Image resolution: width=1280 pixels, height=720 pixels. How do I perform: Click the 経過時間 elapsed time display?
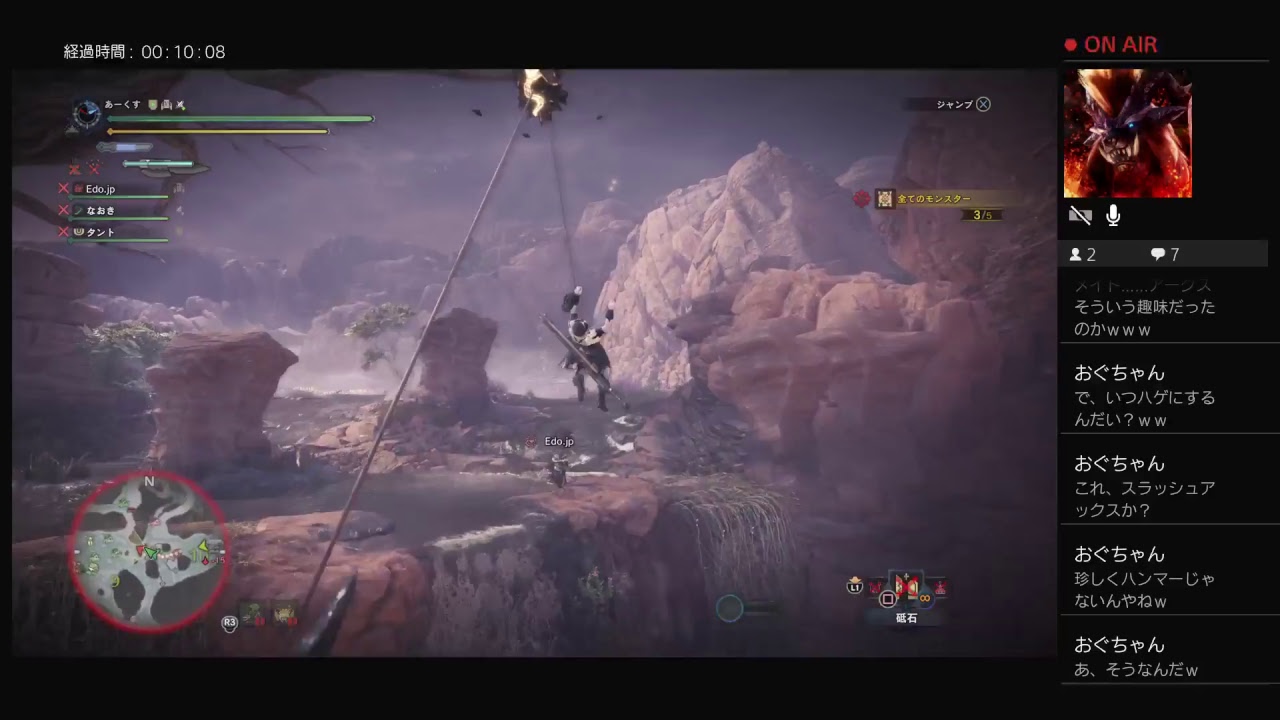coord(144,51)
